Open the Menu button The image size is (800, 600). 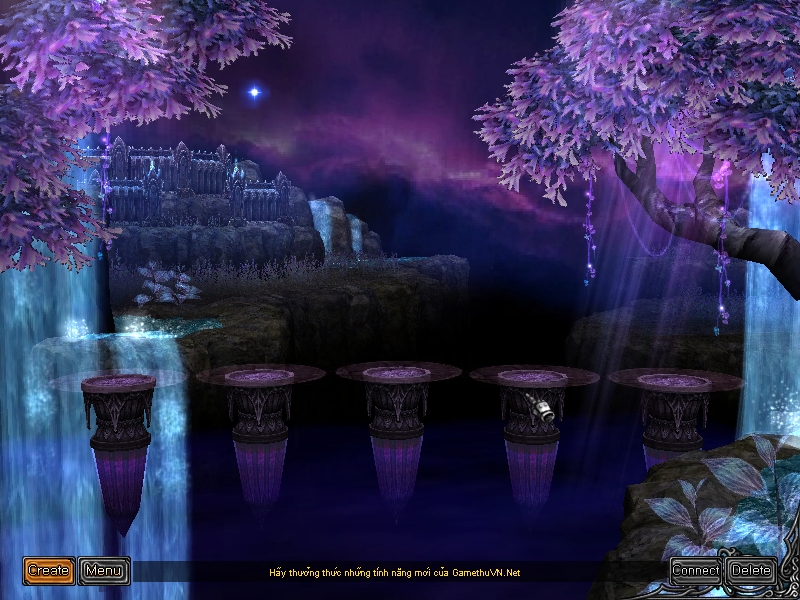click(104, 571)
